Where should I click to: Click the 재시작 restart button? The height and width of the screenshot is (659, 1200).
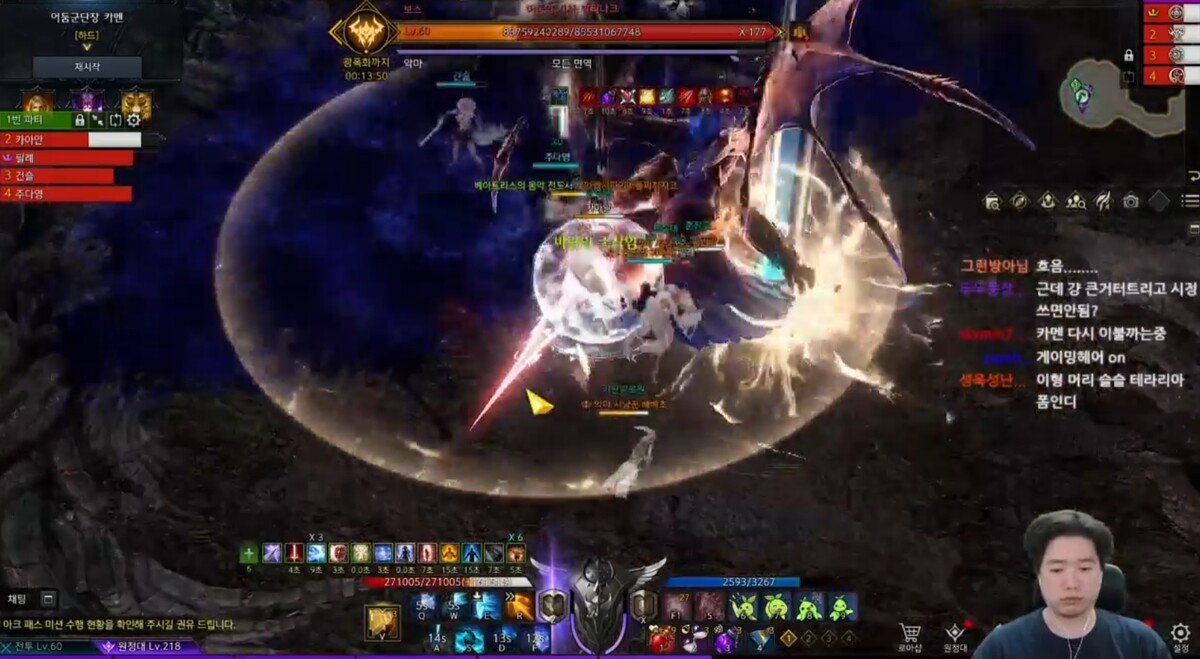[x=87, y=67]
